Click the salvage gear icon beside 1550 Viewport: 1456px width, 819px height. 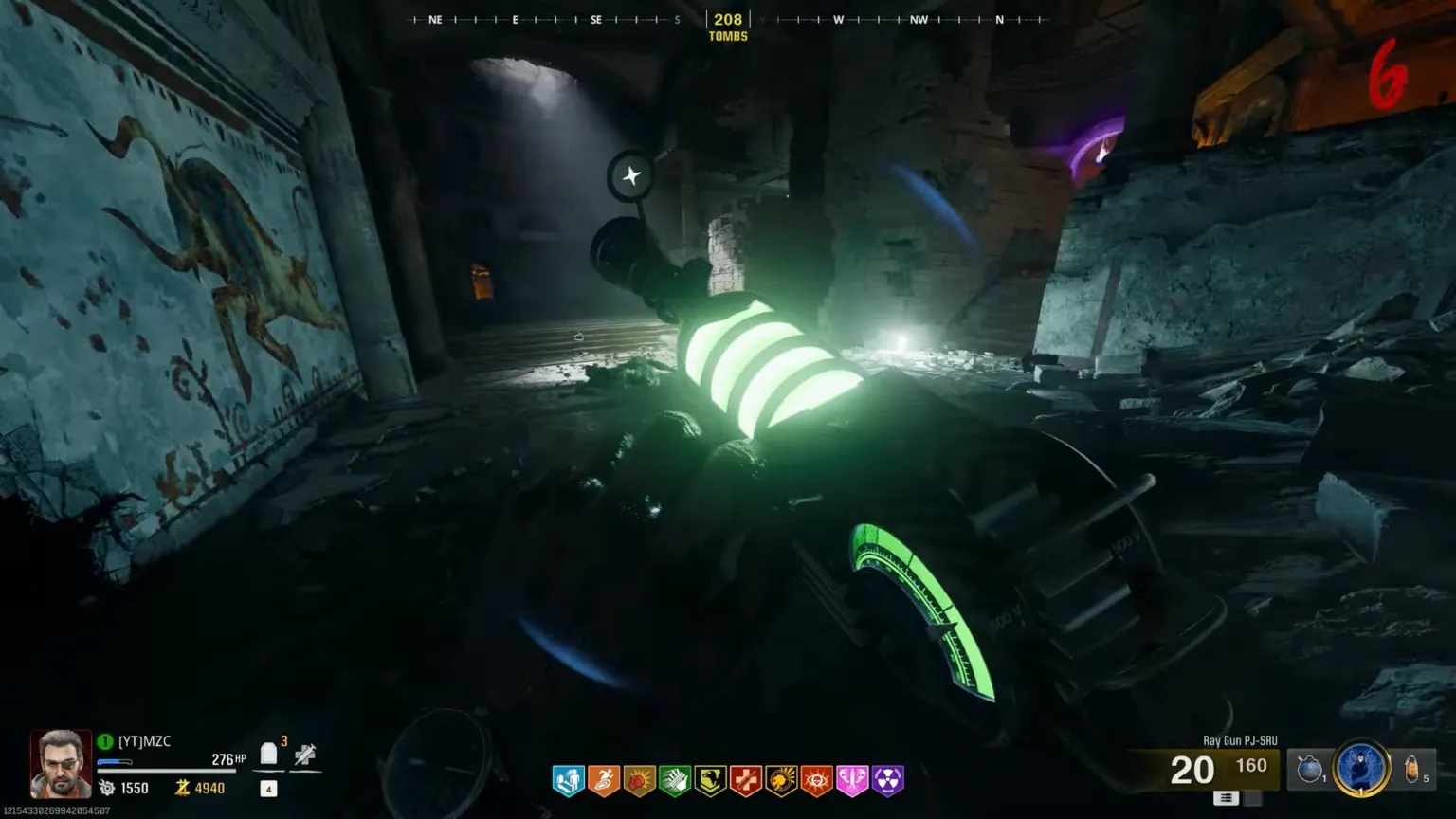point(107,788)
